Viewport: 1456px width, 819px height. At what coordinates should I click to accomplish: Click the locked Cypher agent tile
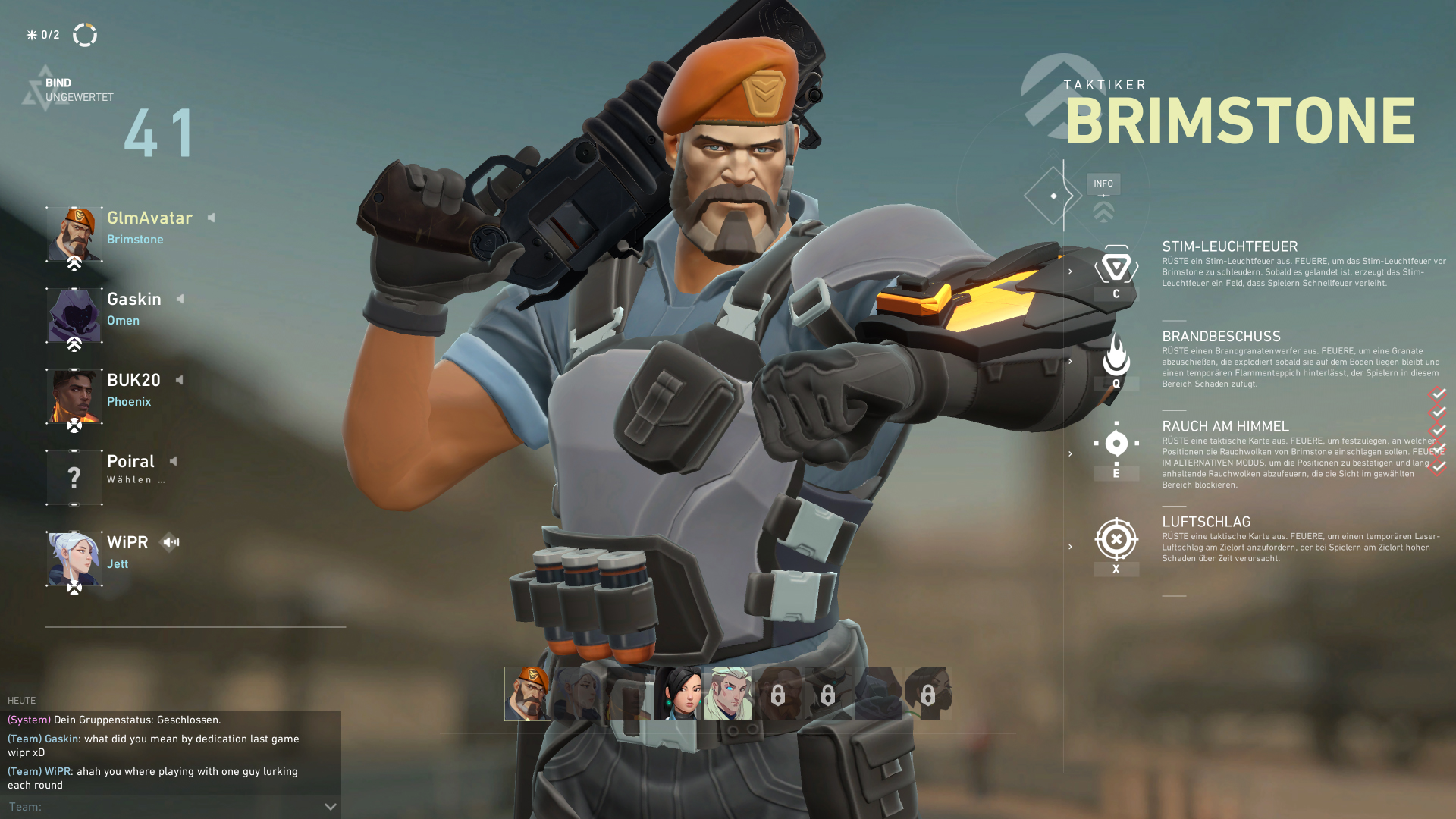[828, 694]
